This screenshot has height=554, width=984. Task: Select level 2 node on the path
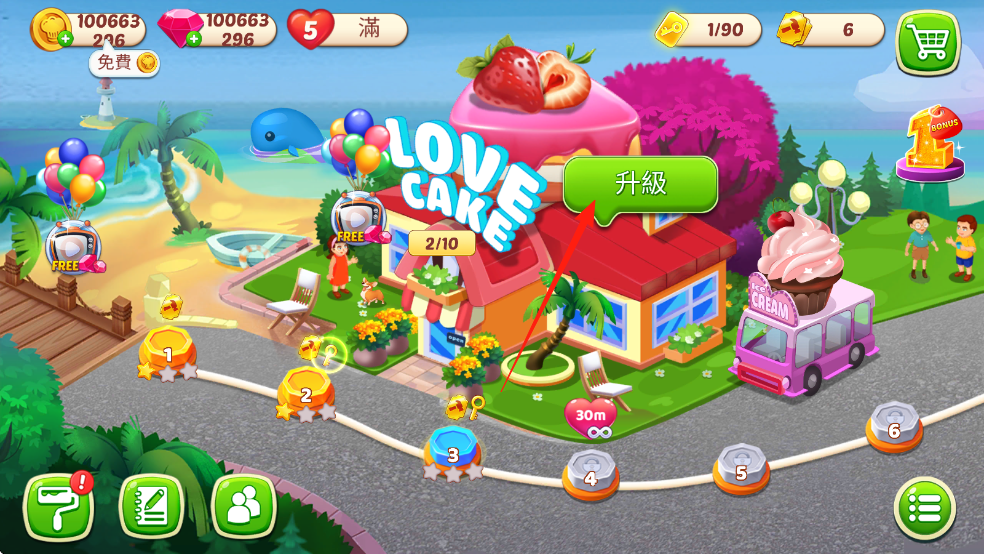tap(306, 393)
